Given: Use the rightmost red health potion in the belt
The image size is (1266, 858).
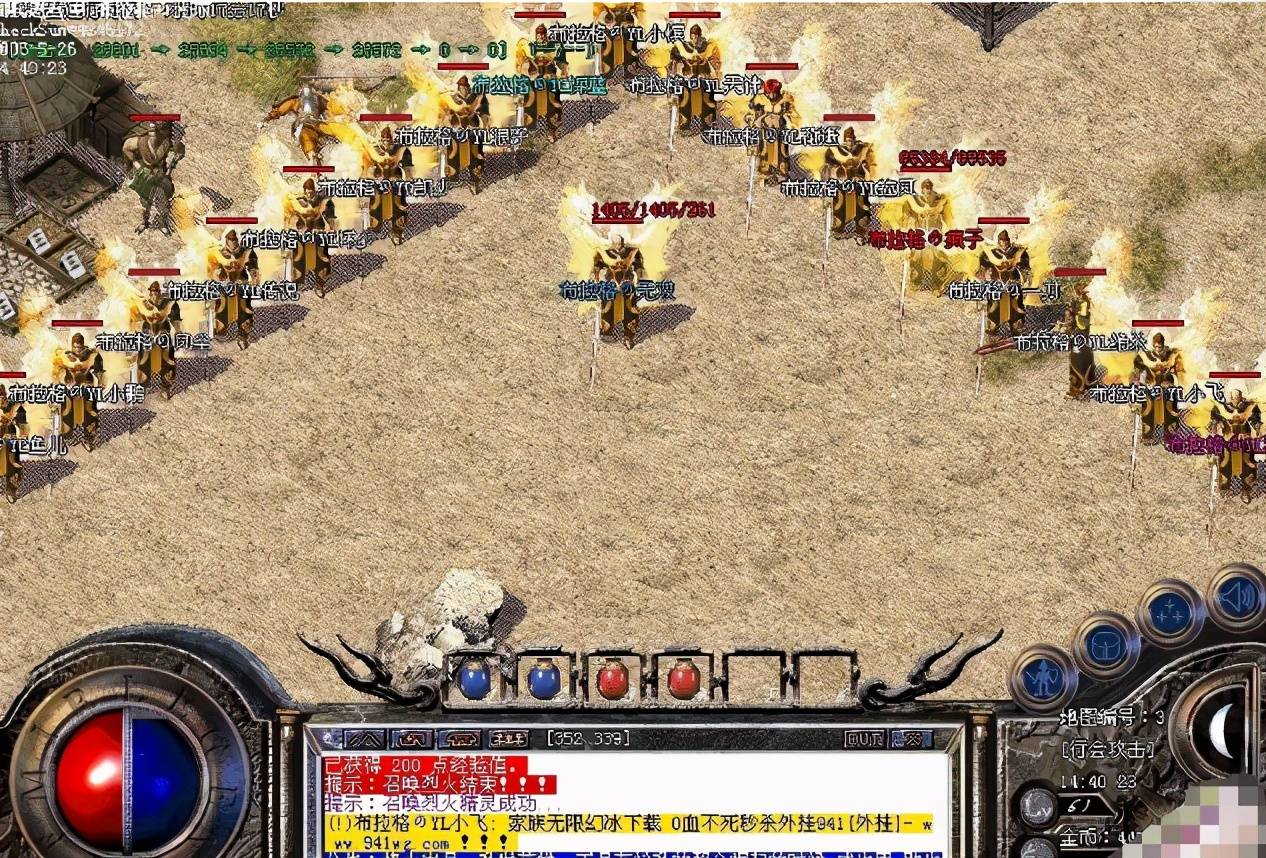Looking at the screenshot, I should pos(683,680).
